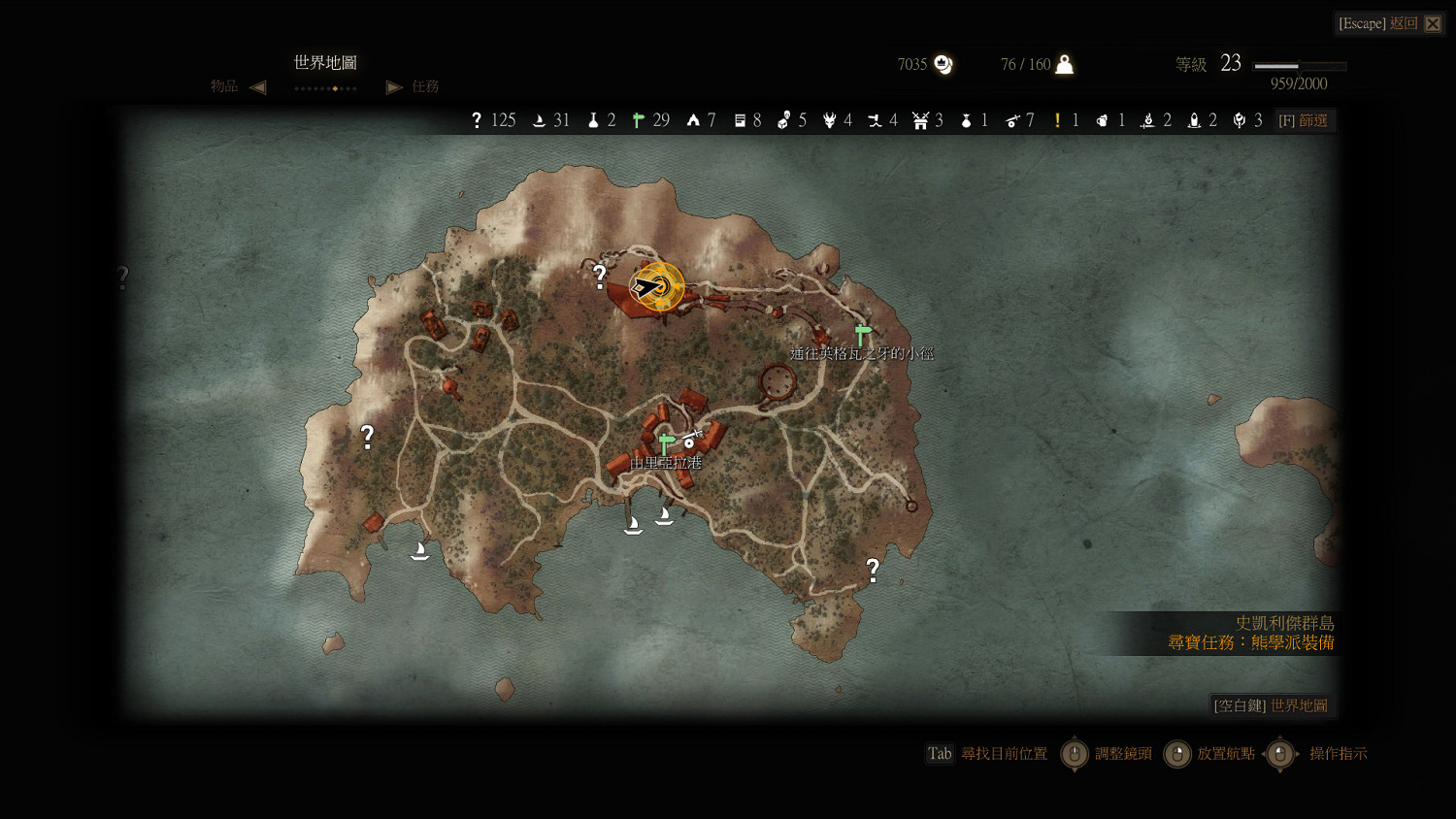The width and height of the screenshot is (1456, 819).
Task: Select the question mark beside the quest marker
Action: click(x=600, y=277)
